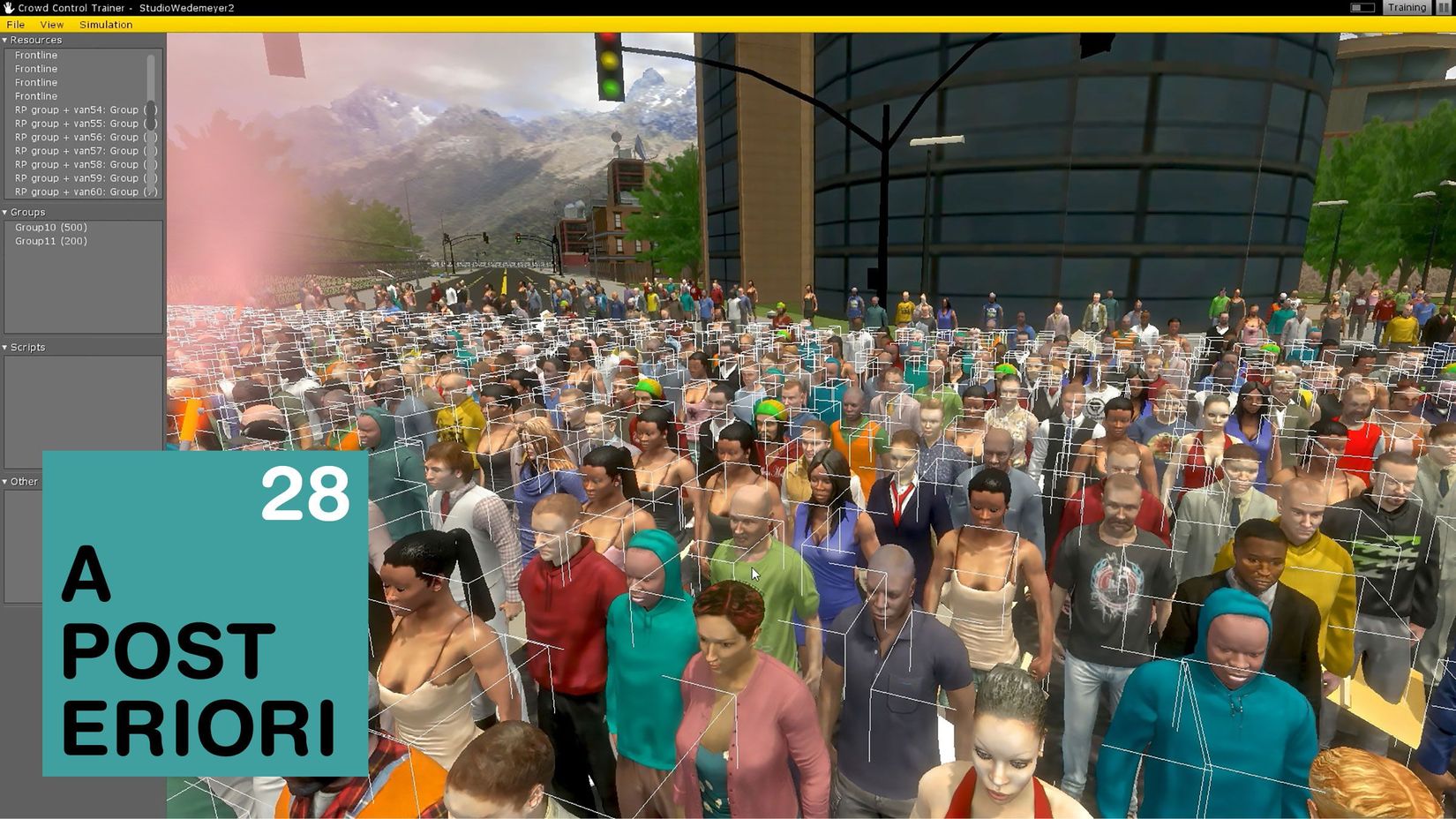
Task: Click the Training mode button
Action: click(x=1407, y=8)
